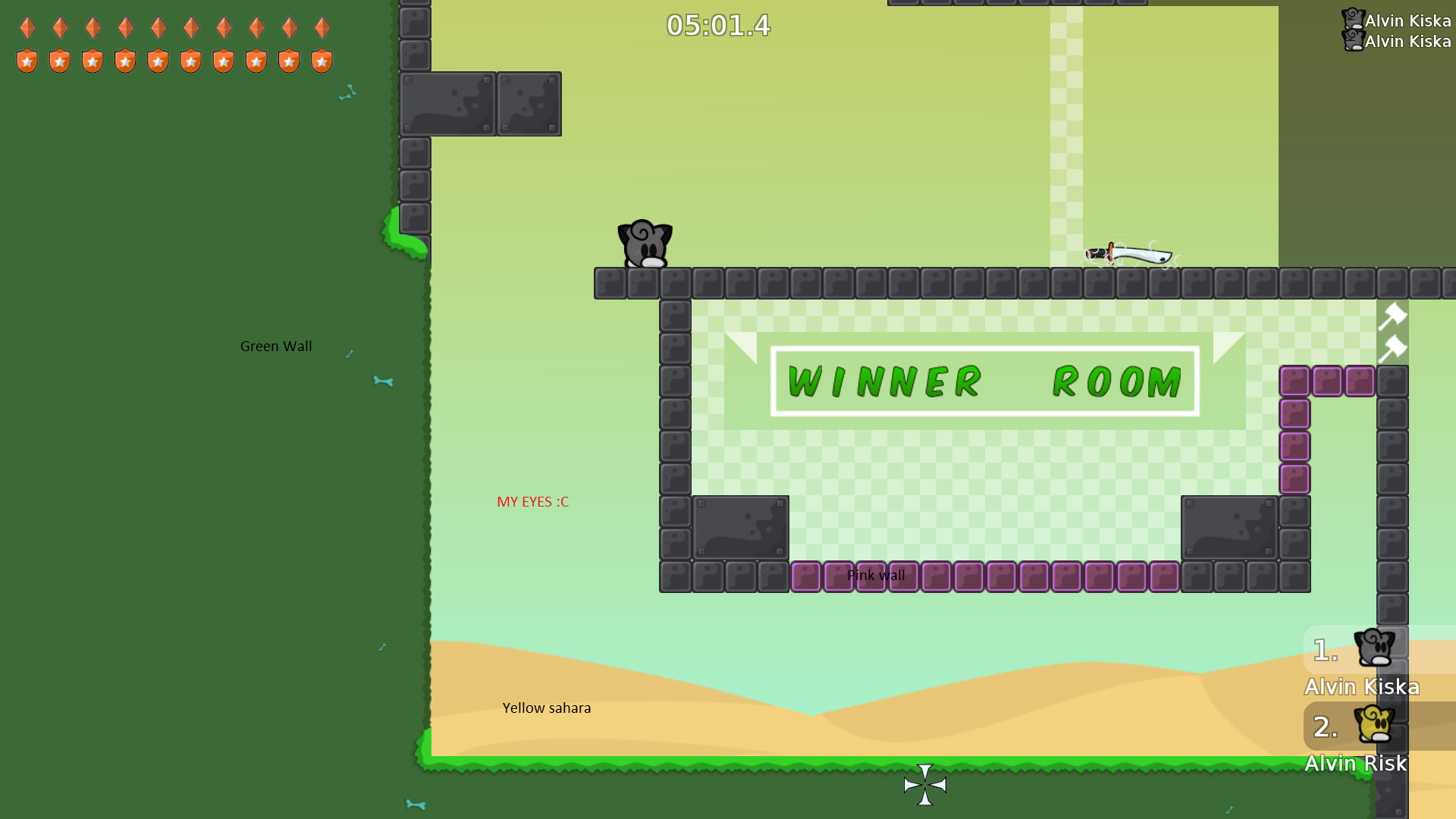Click the timer showing 05:01.4
Viewport: 1456px width, 819px height.
717,25
